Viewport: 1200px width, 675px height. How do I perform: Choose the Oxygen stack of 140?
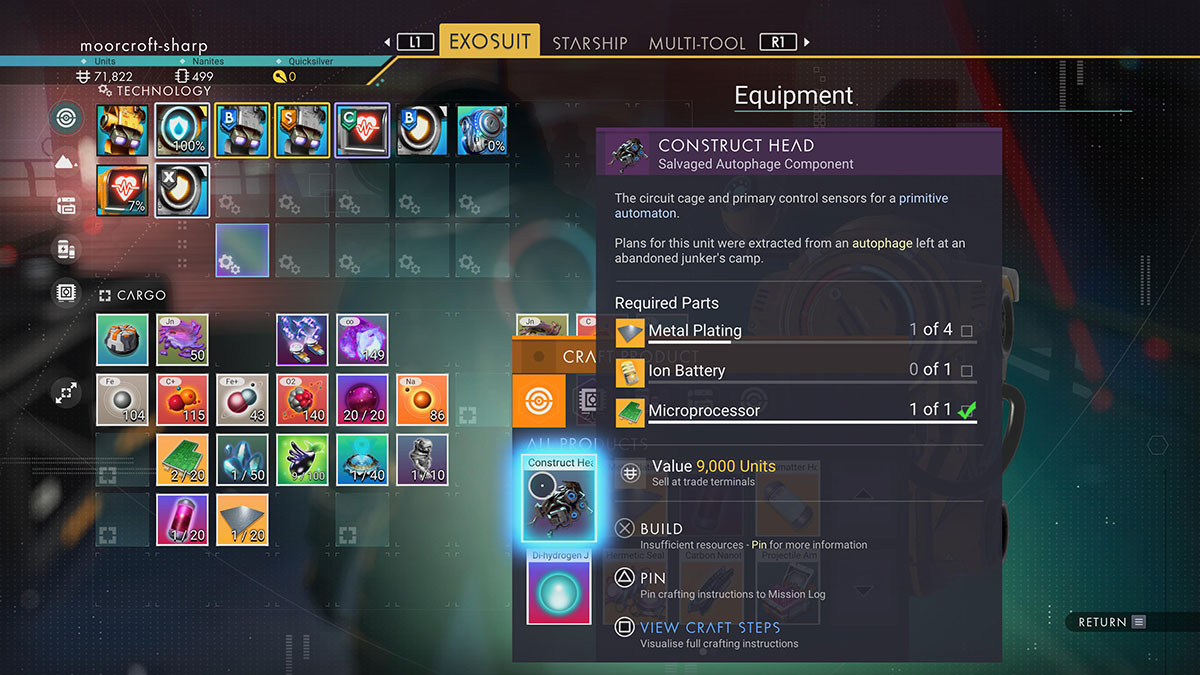302,400
